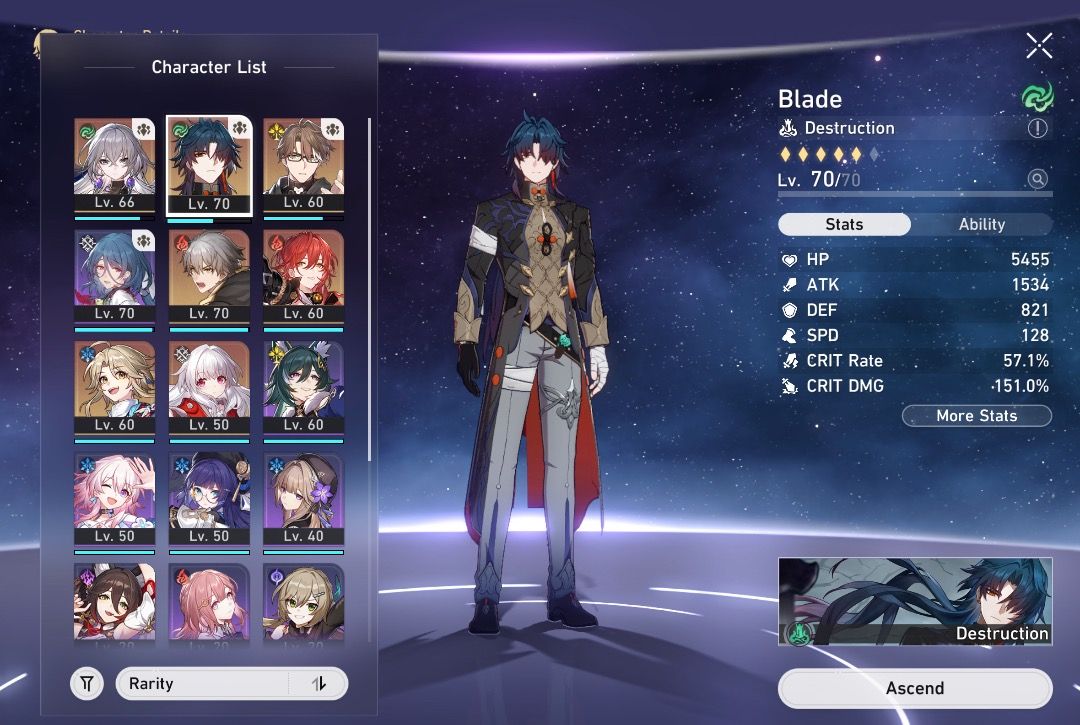
Task: Choose the green-haired fox-eared Lv. 60 character
Action: tap(303, 387)
